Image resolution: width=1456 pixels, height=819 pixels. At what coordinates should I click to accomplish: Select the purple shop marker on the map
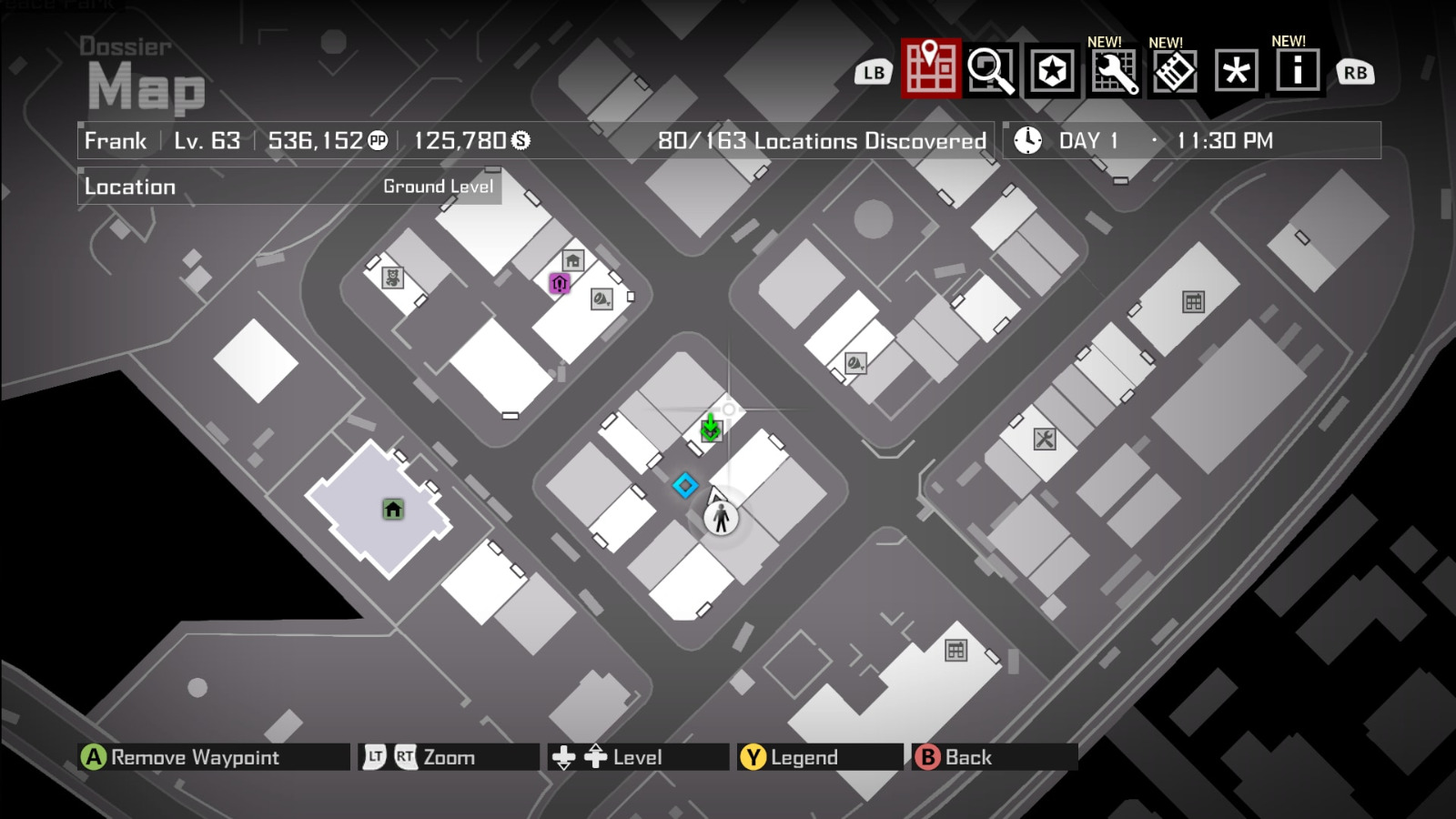click(x=559, y=285)
